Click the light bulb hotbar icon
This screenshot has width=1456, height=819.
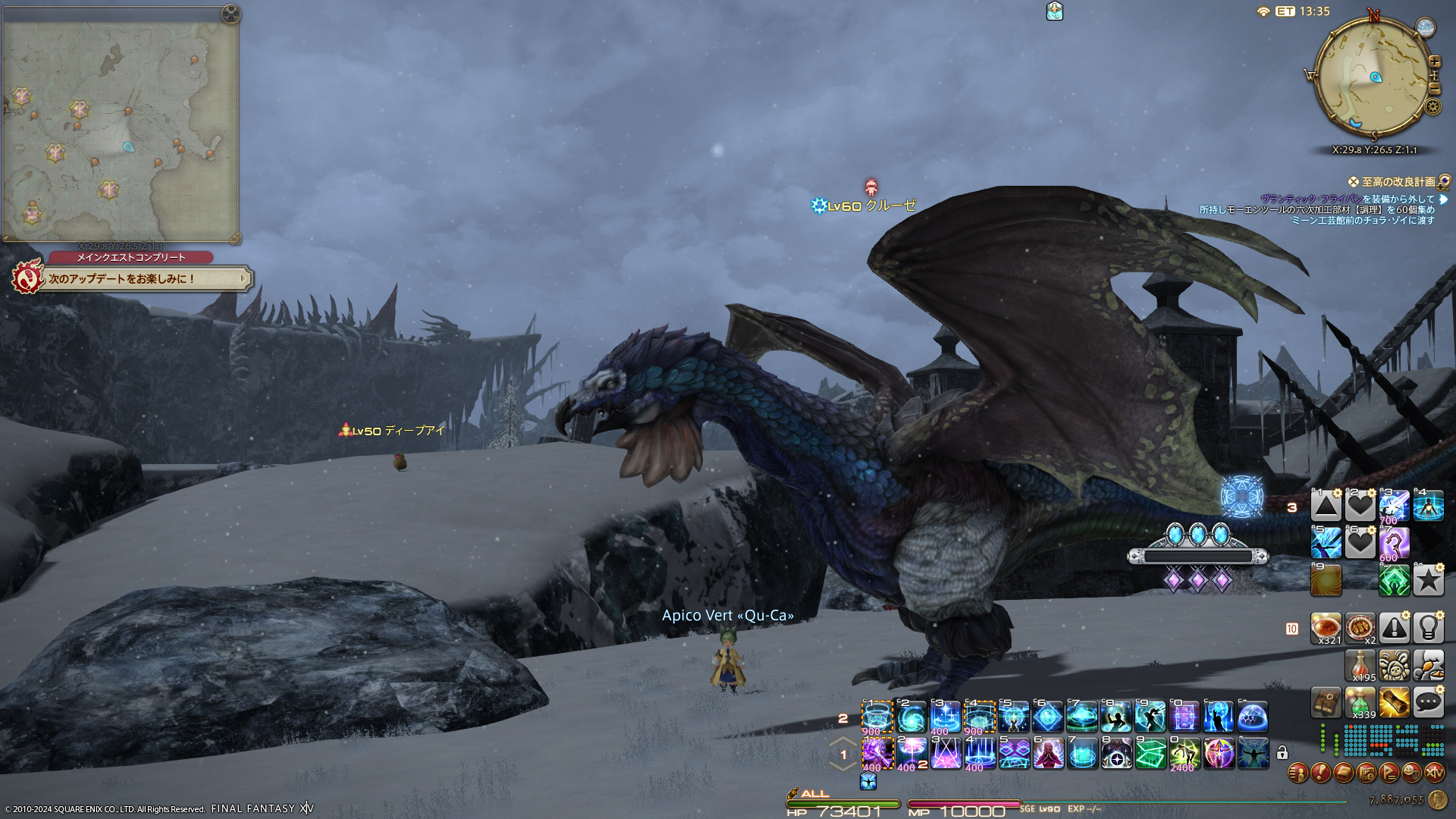[1428, 628]
